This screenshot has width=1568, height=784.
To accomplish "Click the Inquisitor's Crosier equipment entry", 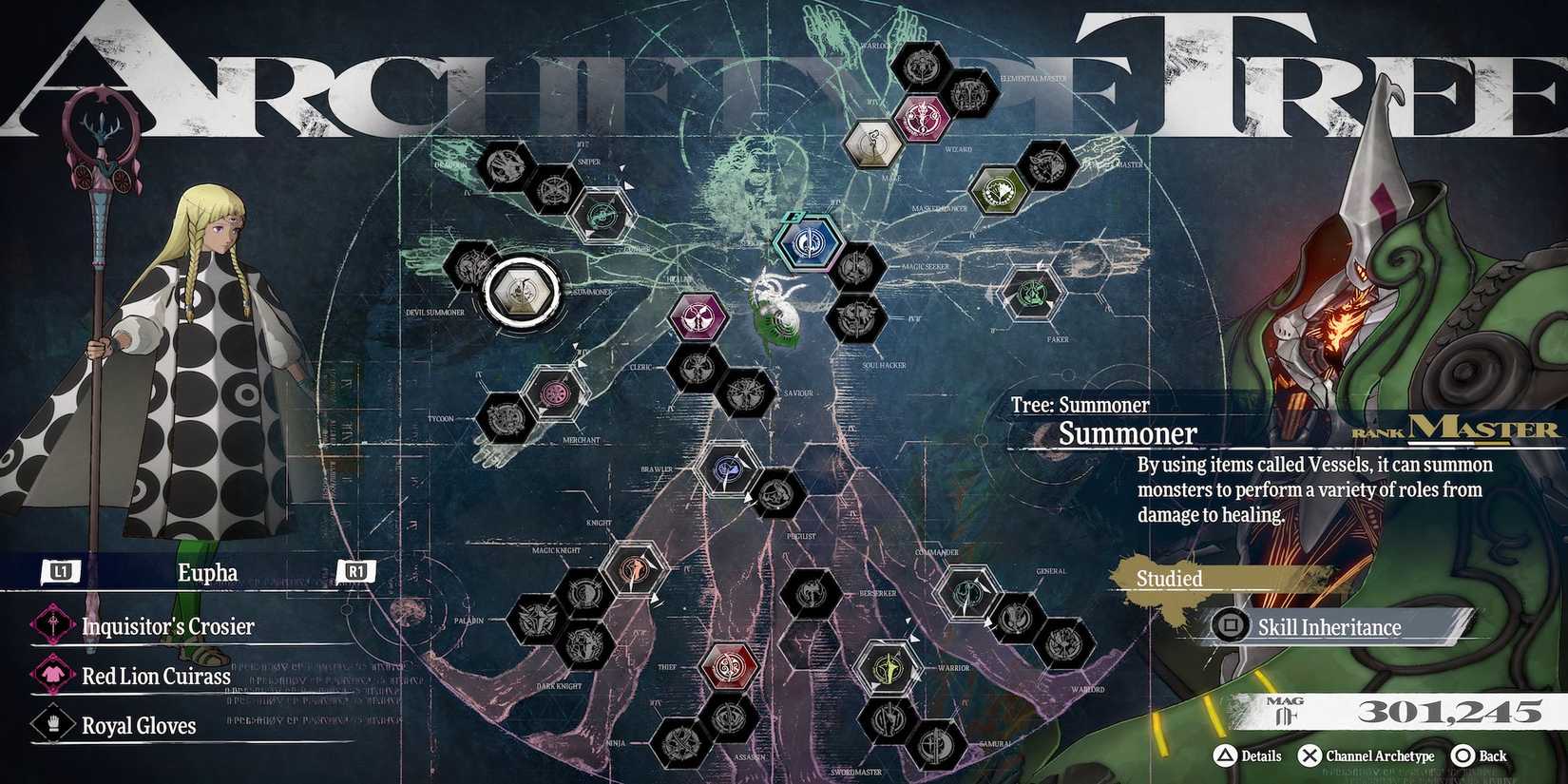I will pos(166,626).
